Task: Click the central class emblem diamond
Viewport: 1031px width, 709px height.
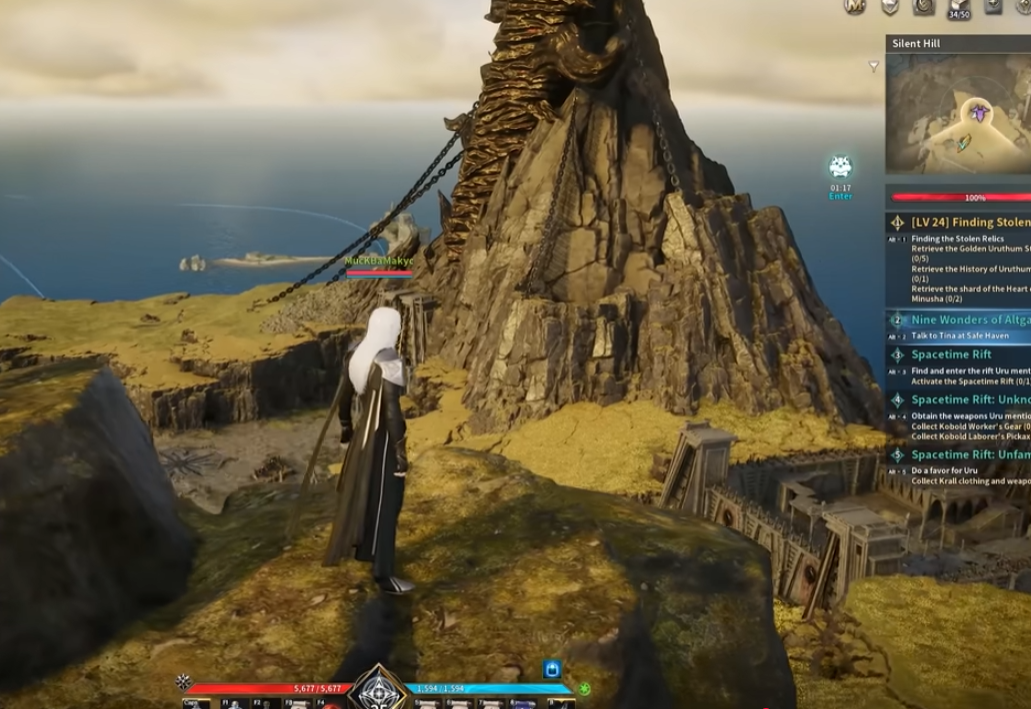Action: click(377, 690)
